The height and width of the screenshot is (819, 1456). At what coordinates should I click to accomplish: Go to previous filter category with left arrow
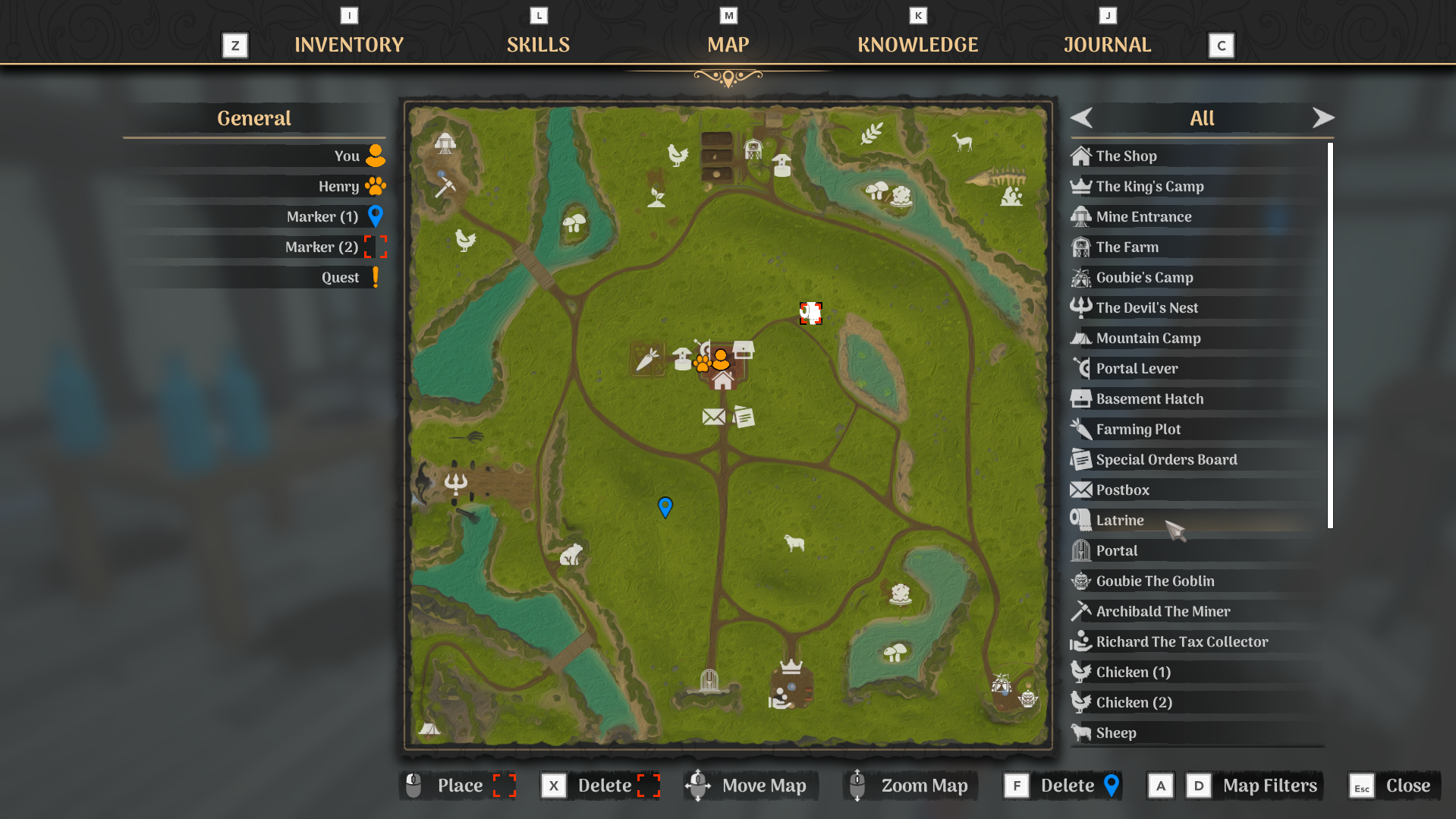(x=1081, y=118)
